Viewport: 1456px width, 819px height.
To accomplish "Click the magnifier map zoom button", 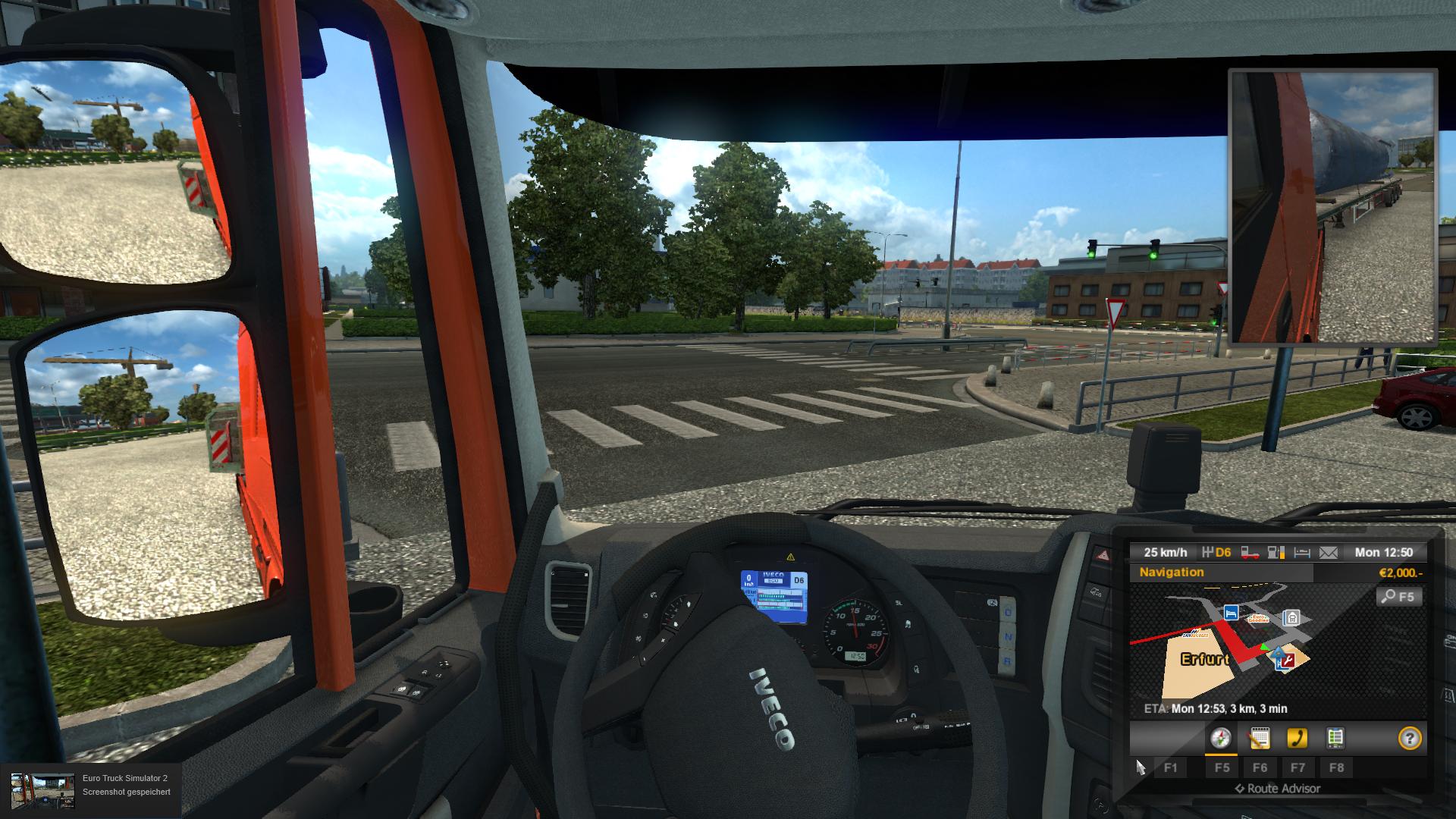I will (1398, 597).
